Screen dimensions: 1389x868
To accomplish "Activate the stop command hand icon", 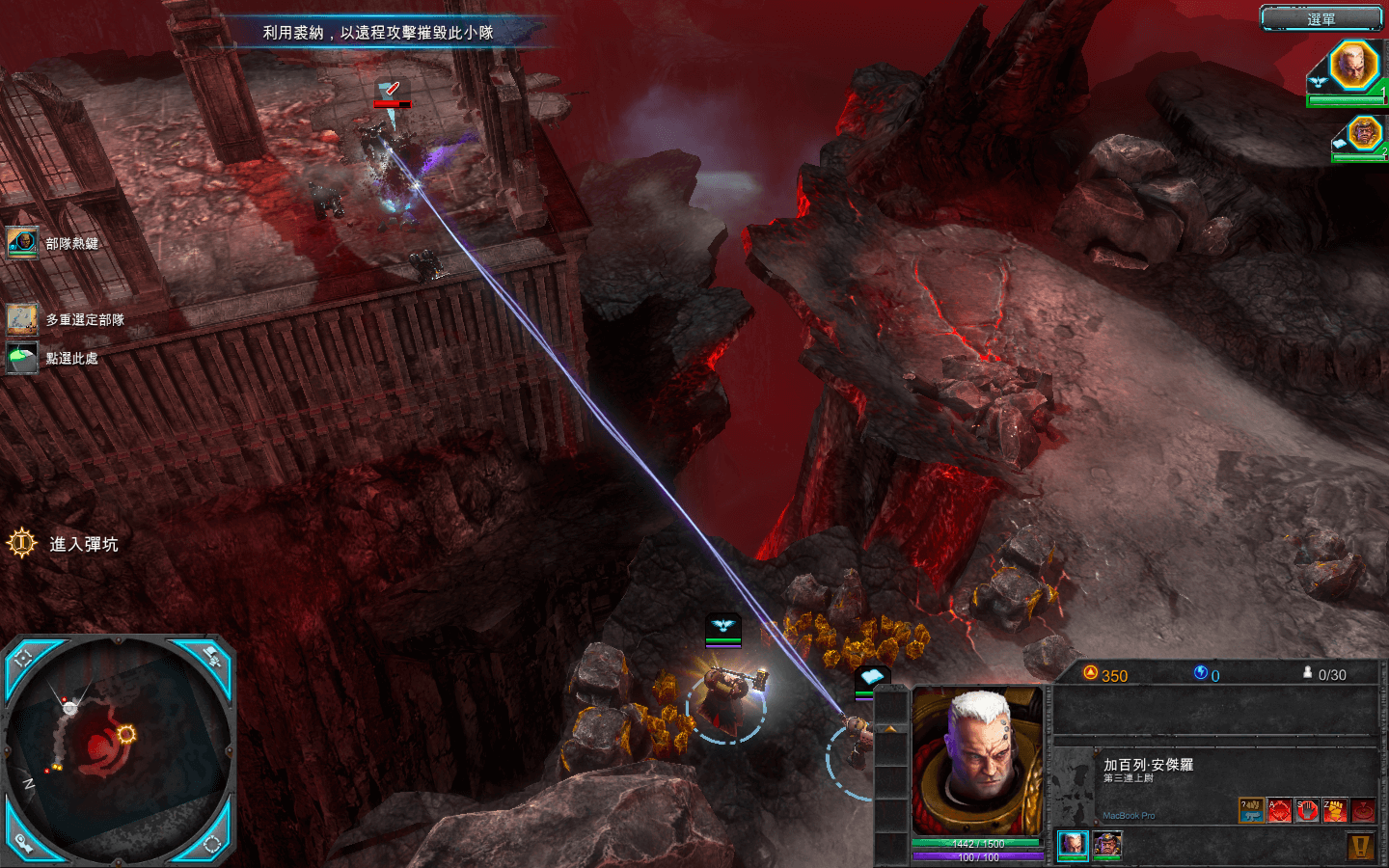I will [1307, 810].
